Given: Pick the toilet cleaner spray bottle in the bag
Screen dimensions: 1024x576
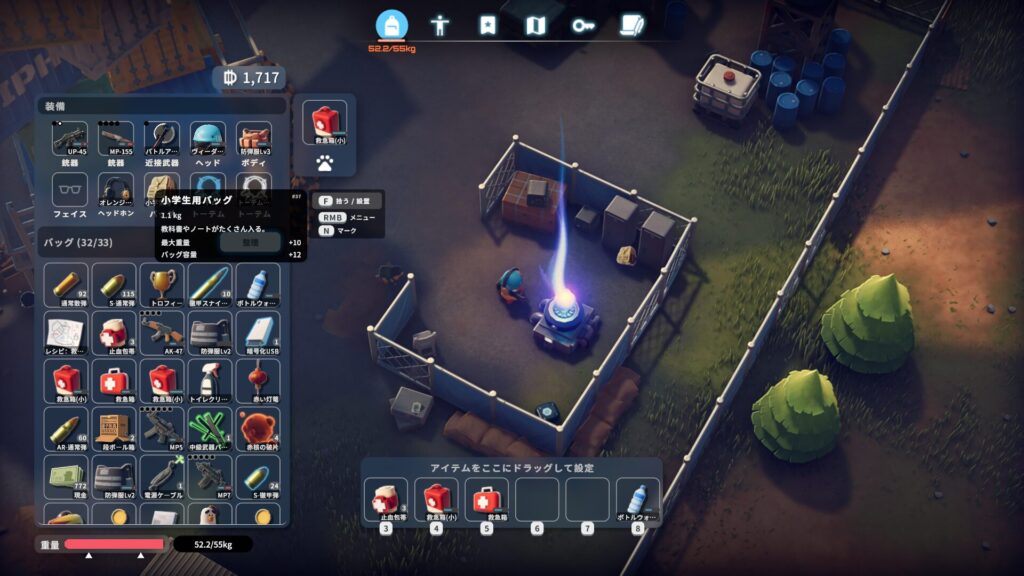Looking at the screenshot, I should (x=207, y=380).
